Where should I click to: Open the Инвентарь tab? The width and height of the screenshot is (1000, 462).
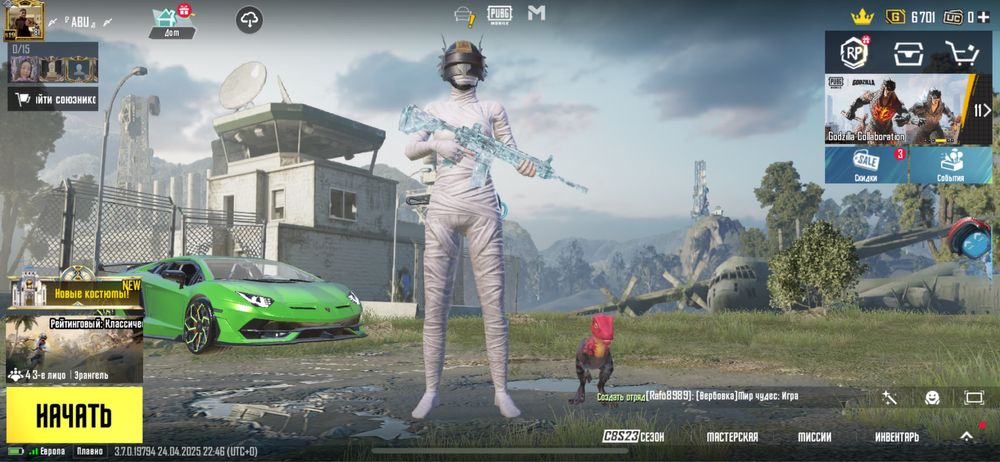click(896, 437)
